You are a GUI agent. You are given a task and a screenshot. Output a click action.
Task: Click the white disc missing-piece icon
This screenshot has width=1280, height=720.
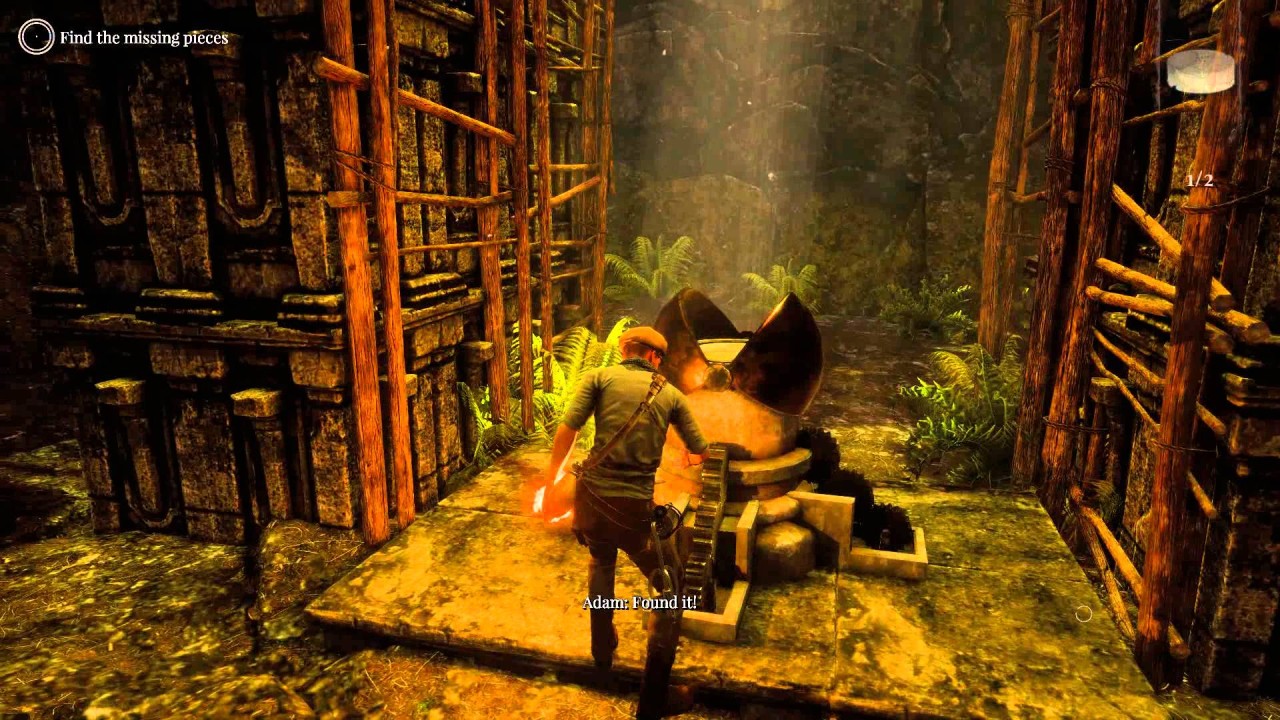[x=1200, y=71]
